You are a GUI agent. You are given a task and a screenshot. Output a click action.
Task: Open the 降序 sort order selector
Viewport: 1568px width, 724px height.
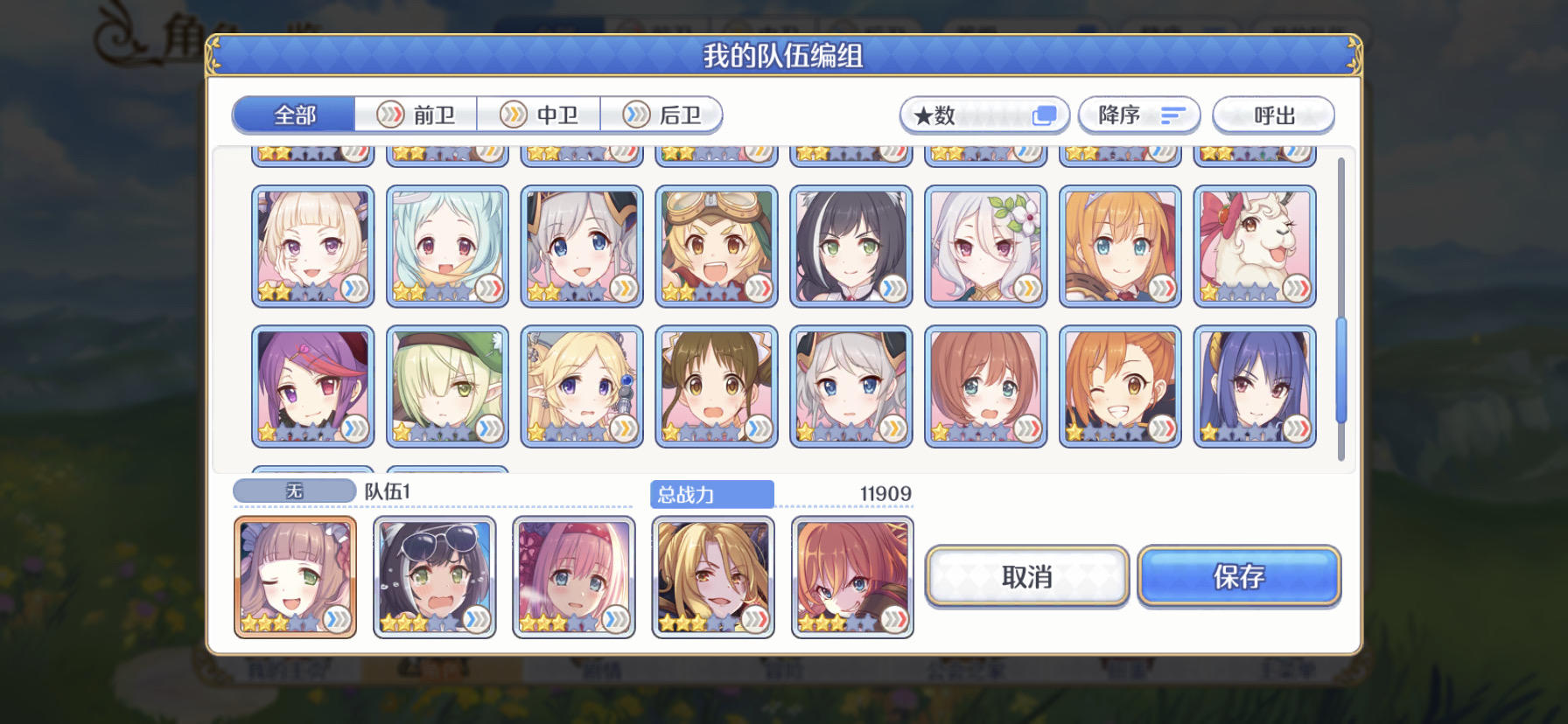(x=1140, y=115)
